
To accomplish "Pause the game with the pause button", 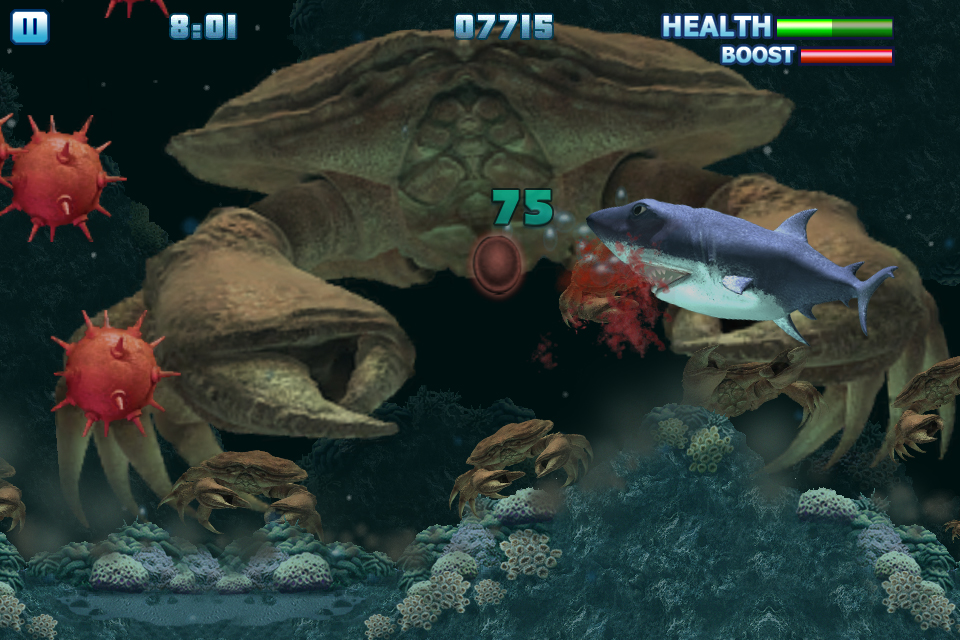I will click(x=30, y=27).
